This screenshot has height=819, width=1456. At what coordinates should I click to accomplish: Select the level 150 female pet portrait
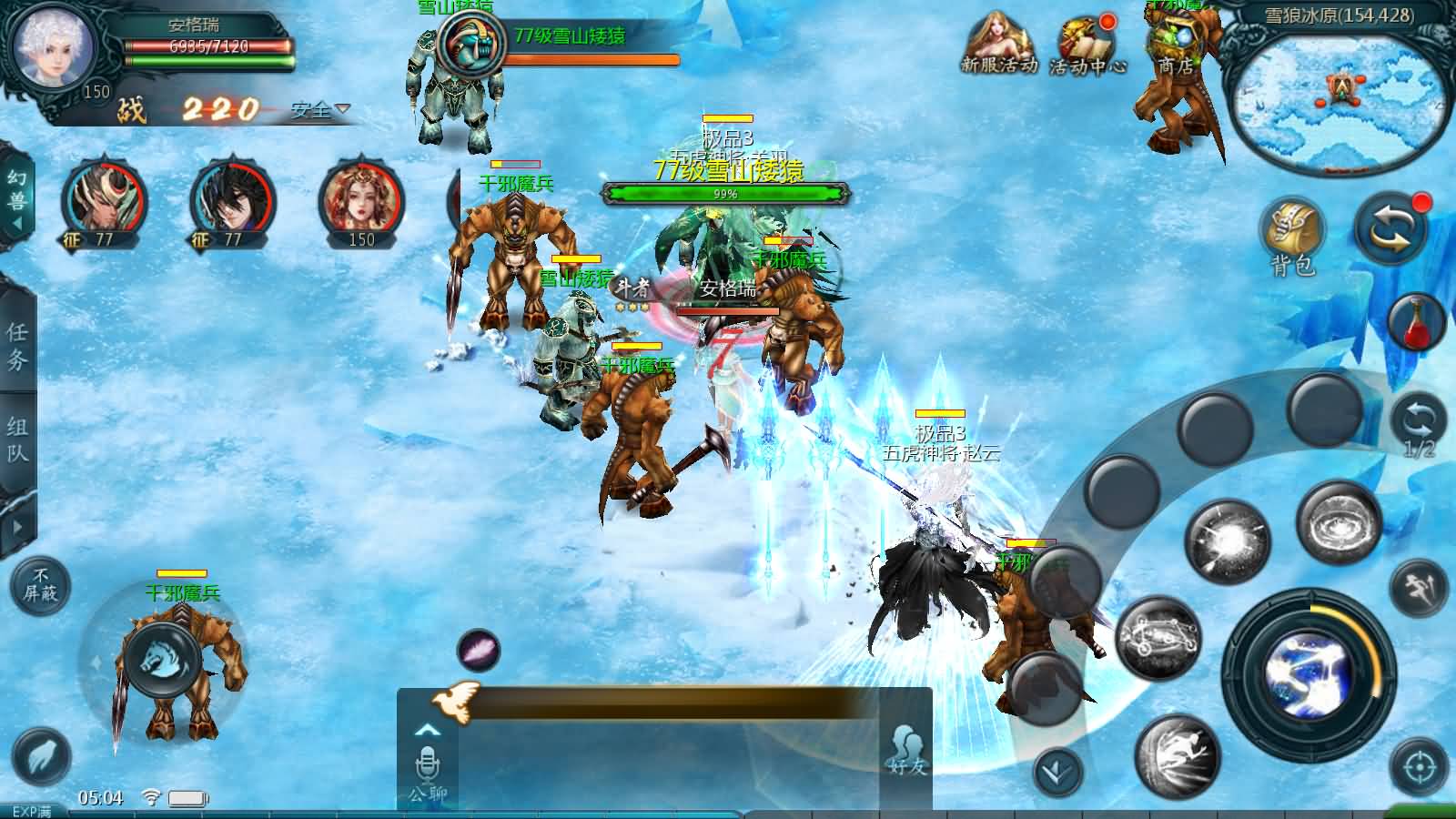(361, 205)
